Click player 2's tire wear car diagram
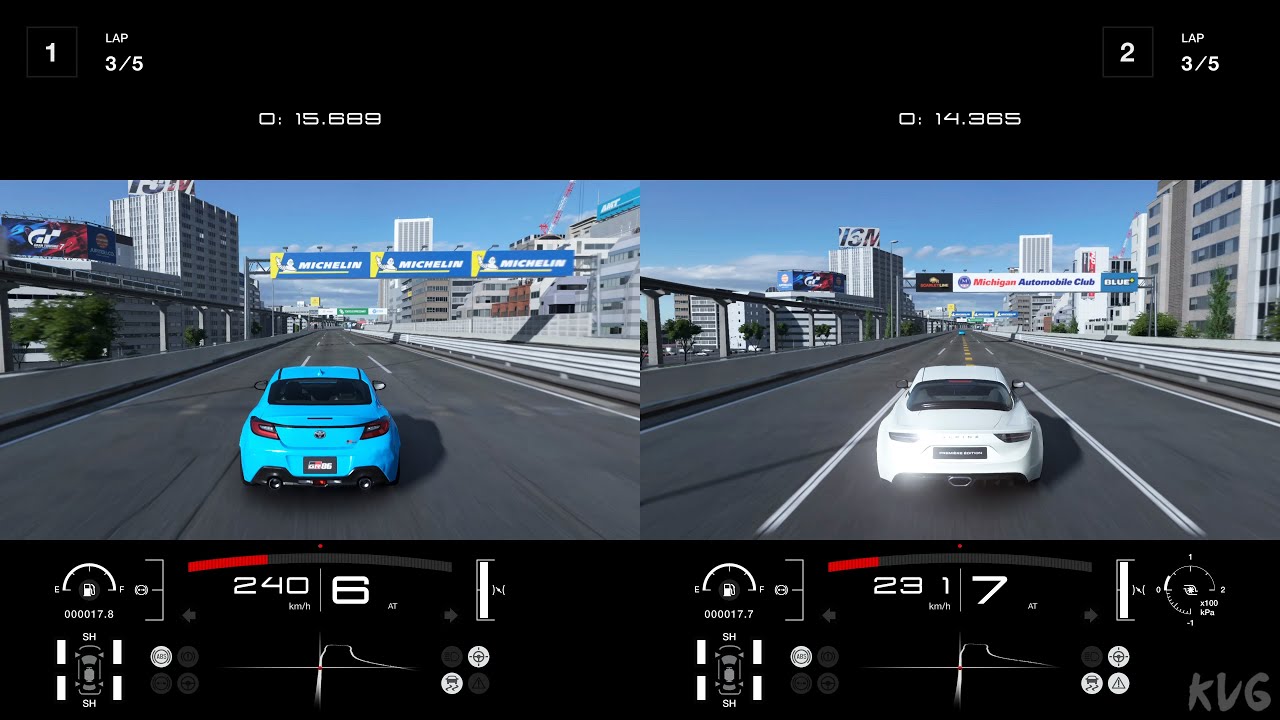1280x720 pixels. tap(729, 669)
